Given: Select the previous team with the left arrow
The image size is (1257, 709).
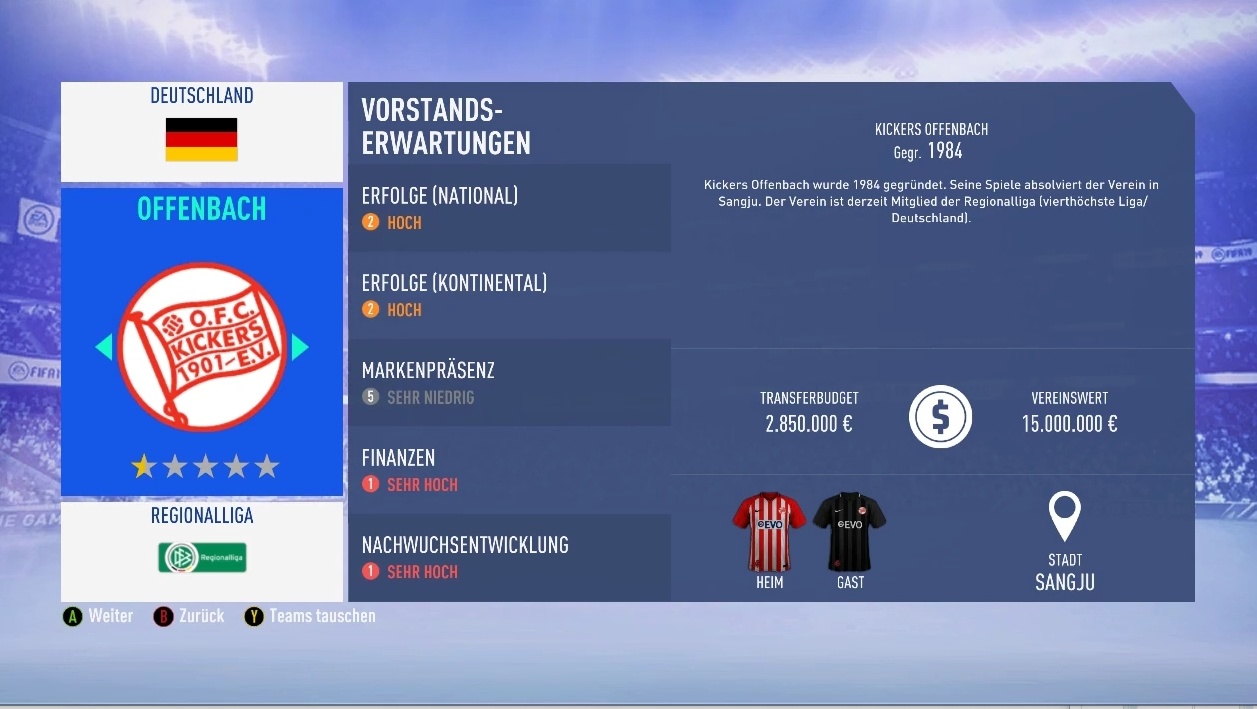Looking at the screenshot, I should tap(104, 347).
